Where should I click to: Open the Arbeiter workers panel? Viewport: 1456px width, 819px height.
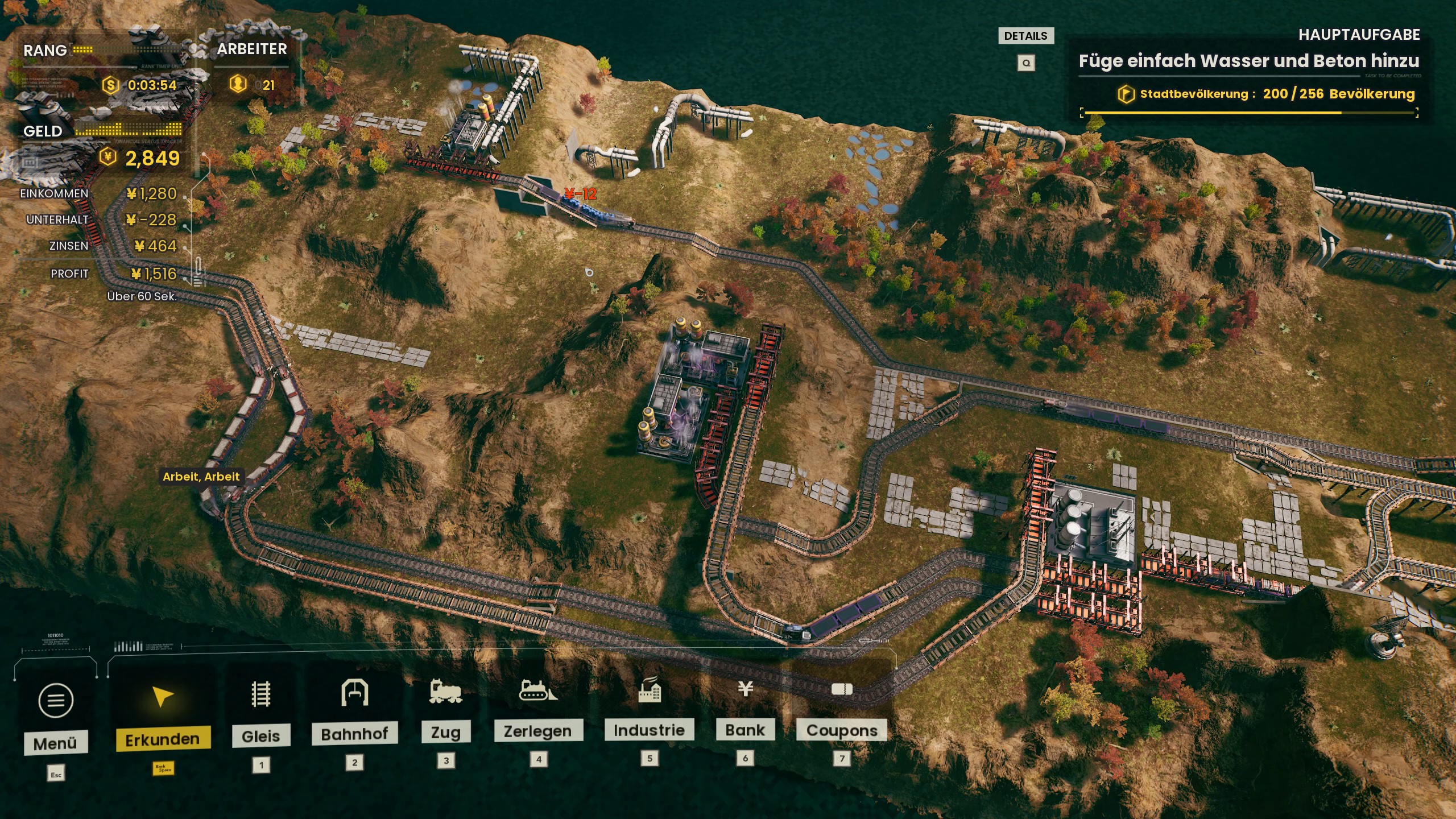coord(252,49)
